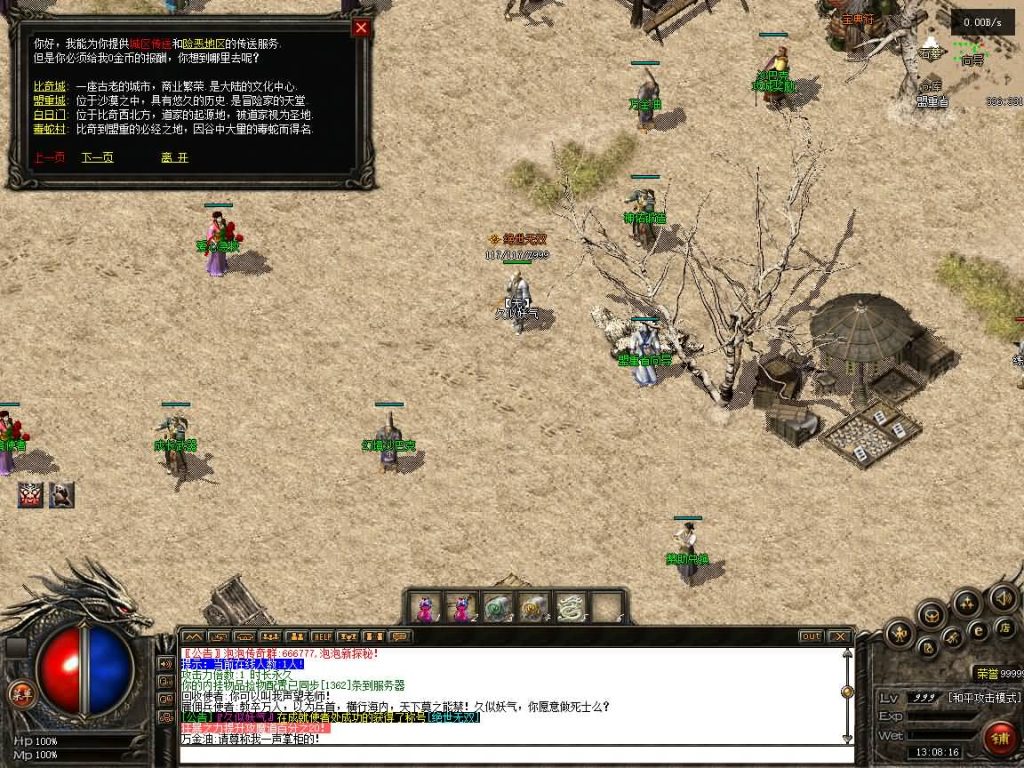The width and height of the screenshot is (1024, 768).
Task: Travel to 毒蛇村
Action: (x=48, y=129)
